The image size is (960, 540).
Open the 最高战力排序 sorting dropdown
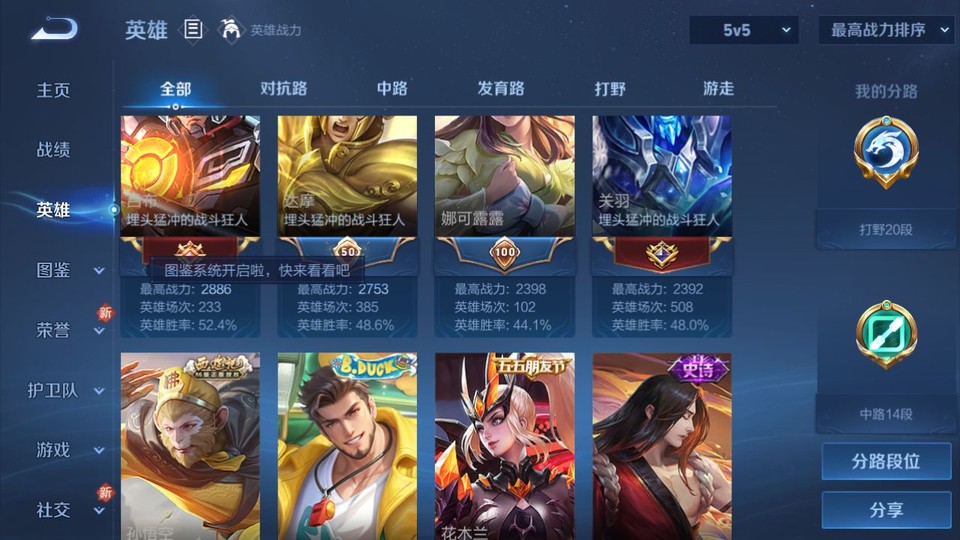coord(886,30)
